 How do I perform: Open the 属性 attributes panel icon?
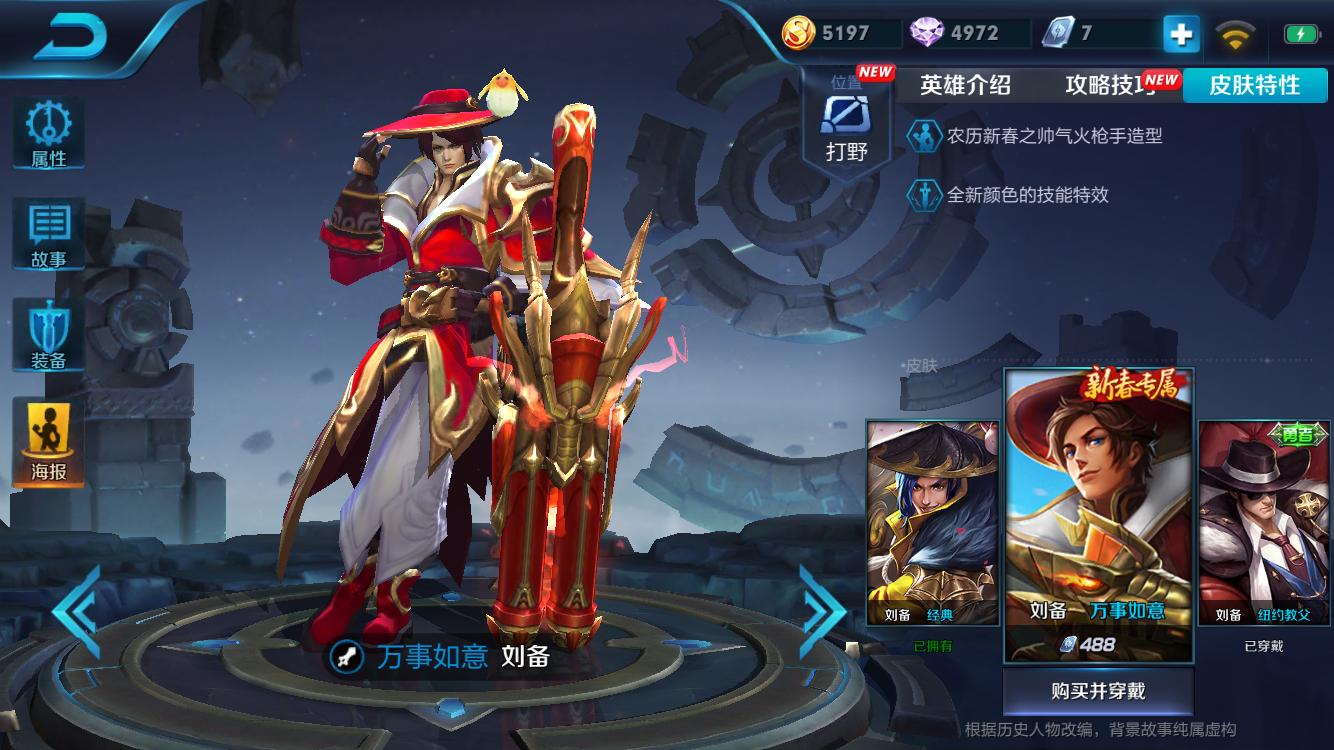point(47,135)
